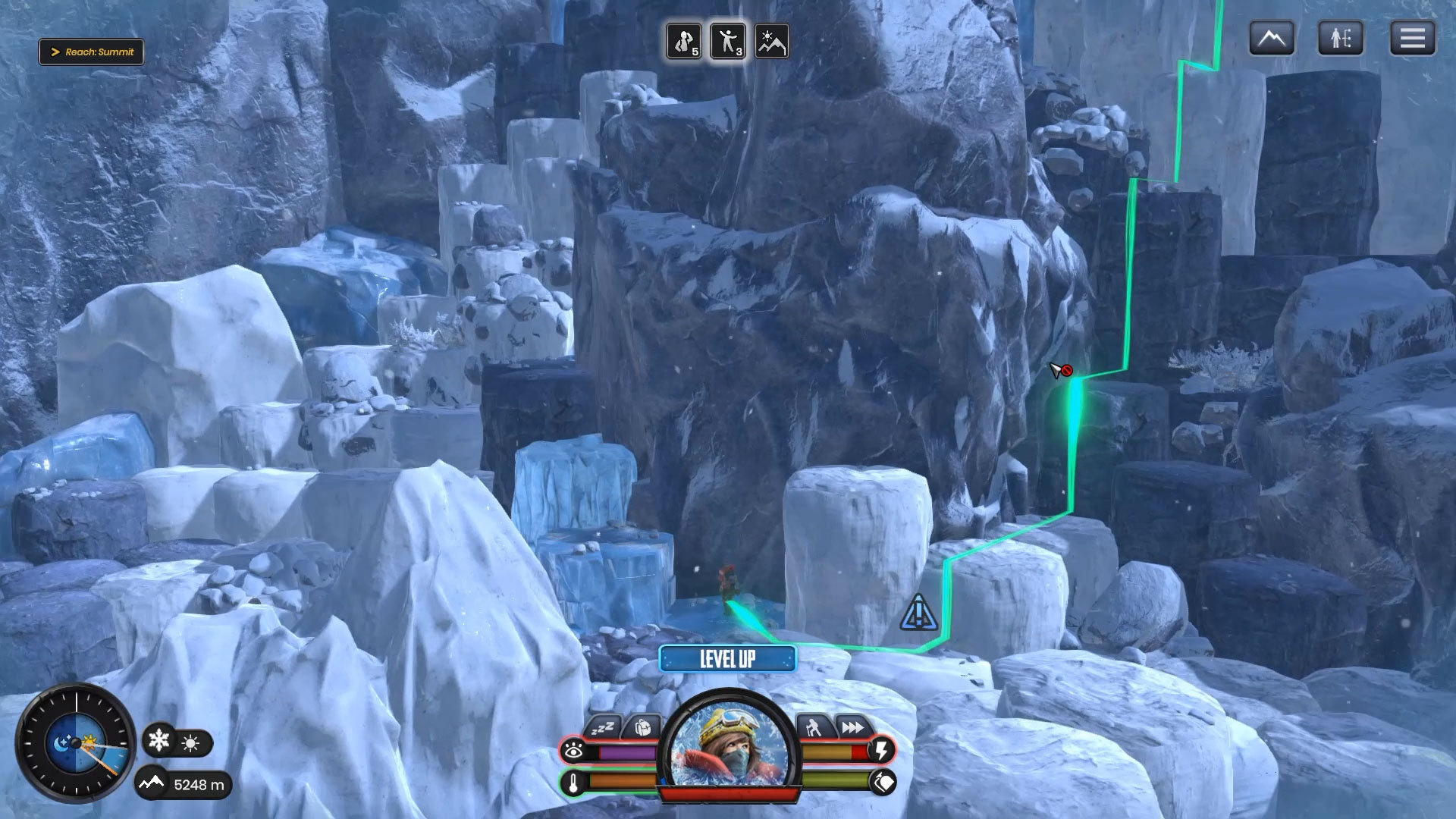Click the snowflake weather forecast icon

click(159, 740)
